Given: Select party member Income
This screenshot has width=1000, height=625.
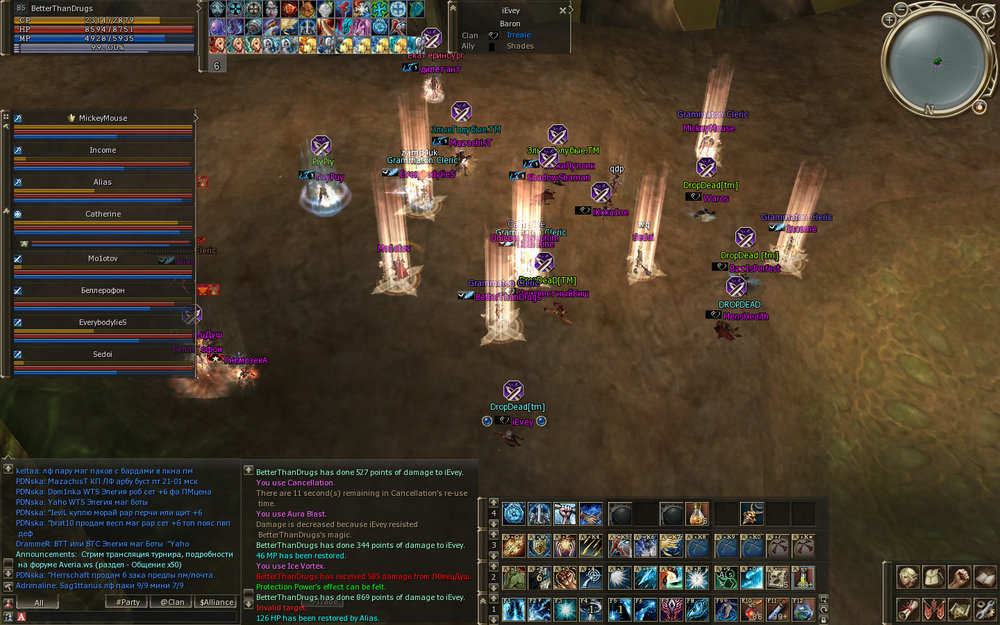Looking at the screenshot, I should (103, 150).
